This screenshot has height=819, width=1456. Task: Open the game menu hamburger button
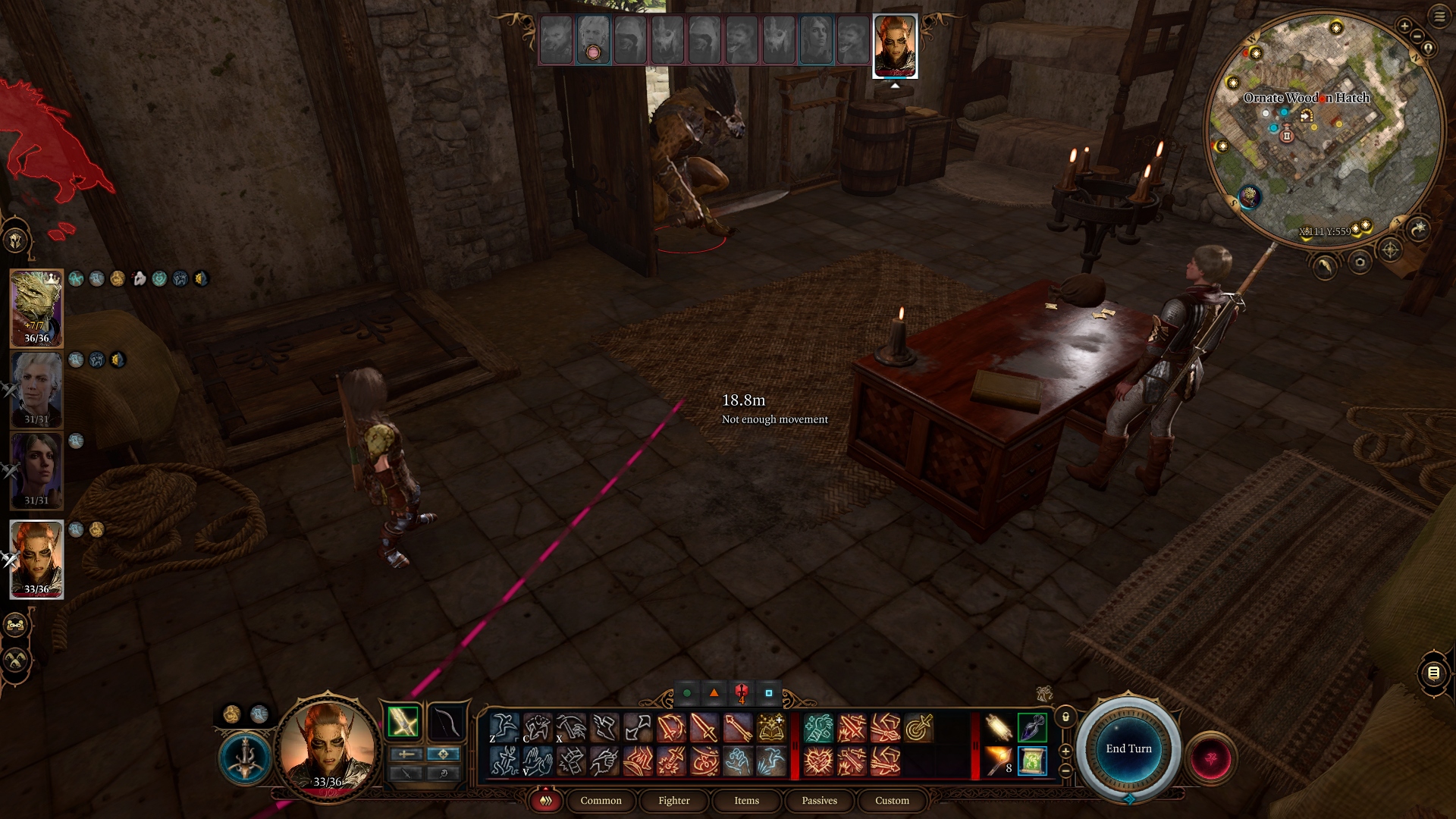pos(1439,17)
